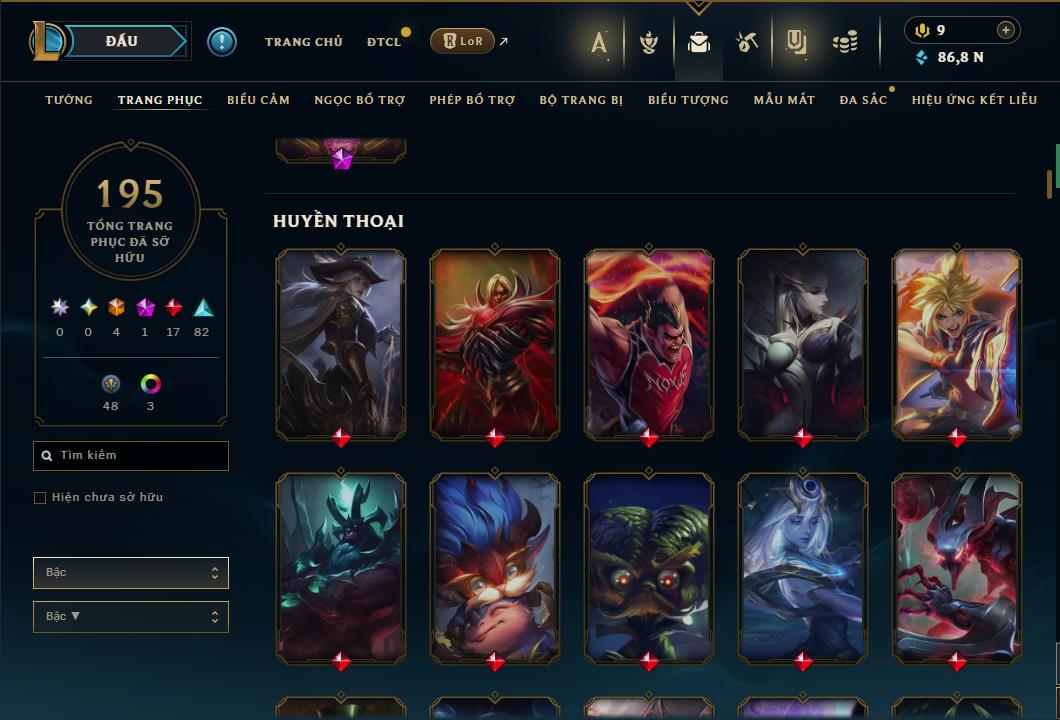The width and height of the screenshot is (1060, 720).
Task: Open the BỘ TRANG BỊ tab
Action: point(581,100)
